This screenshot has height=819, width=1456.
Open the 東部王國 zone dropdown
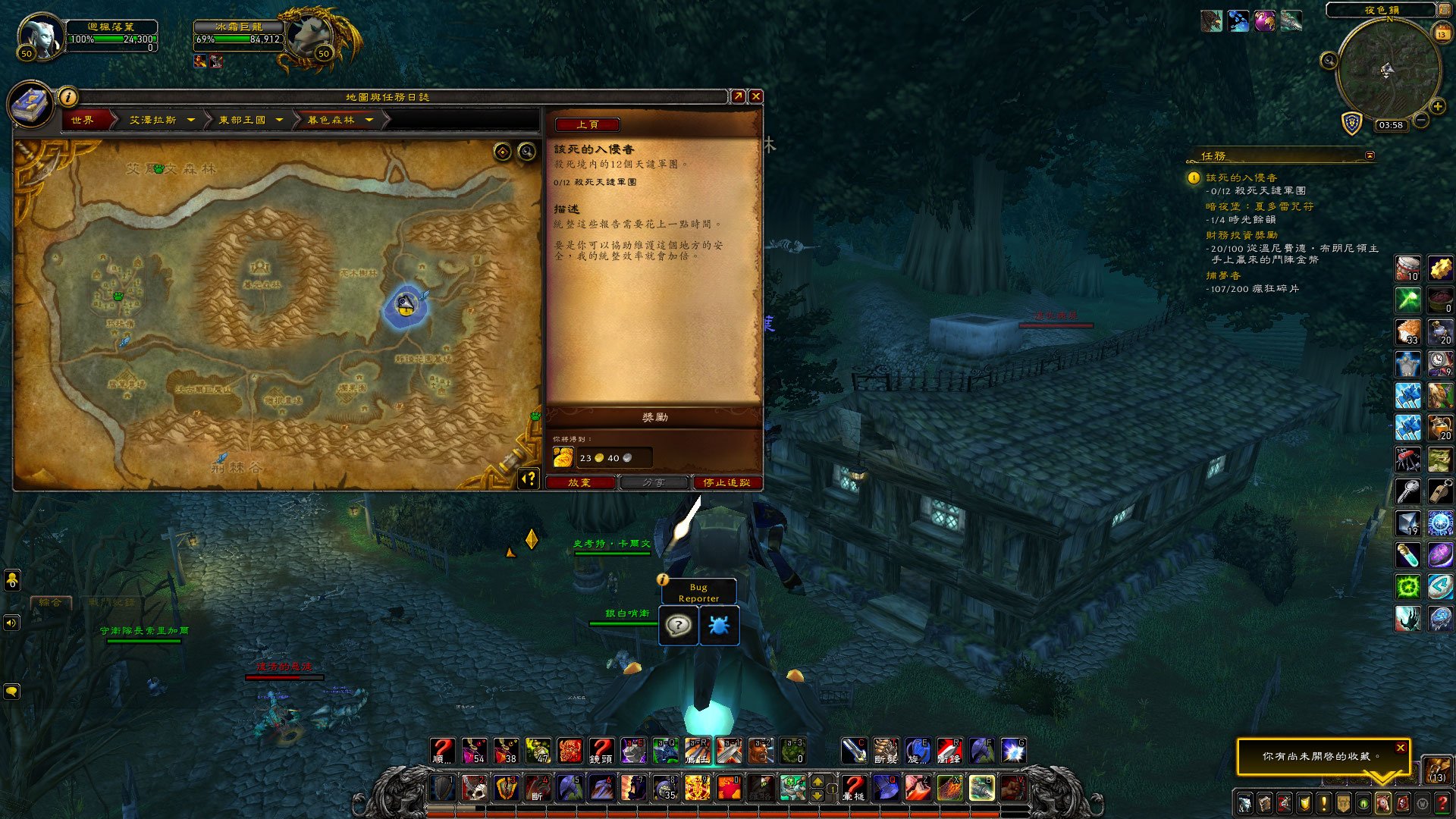279,120
